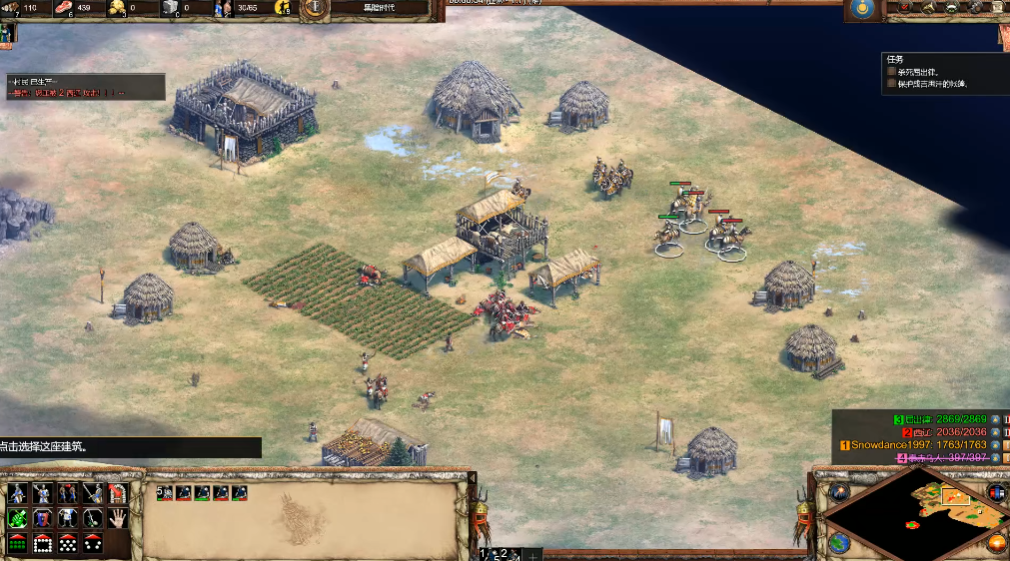Select the staggered formation icon
Viewport: 1010px width, 561px height.
67,543
